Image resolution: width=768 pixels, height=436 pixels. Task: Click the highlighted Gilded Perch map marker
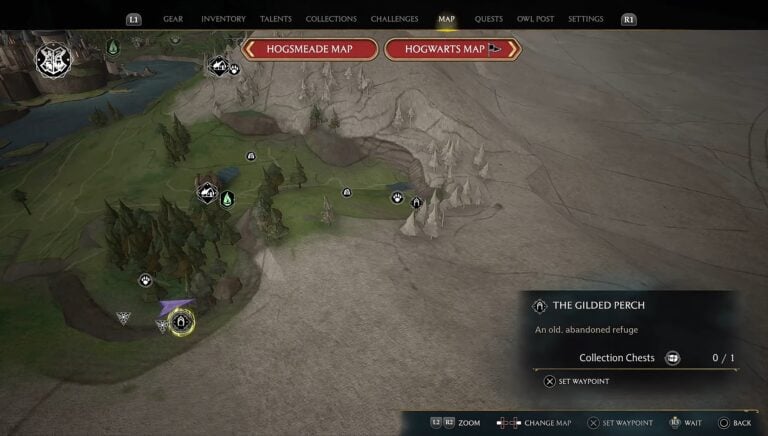181,322
